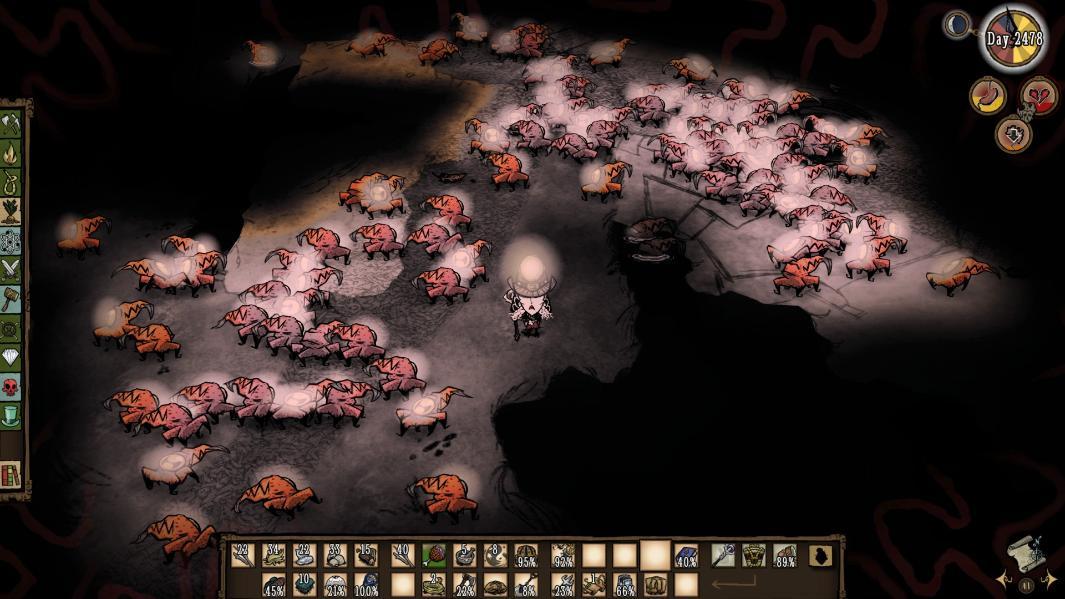Open the Books tab at bottom of crafting bar
The width and height of the screenshot is (1065, 599).
point(12,474)
